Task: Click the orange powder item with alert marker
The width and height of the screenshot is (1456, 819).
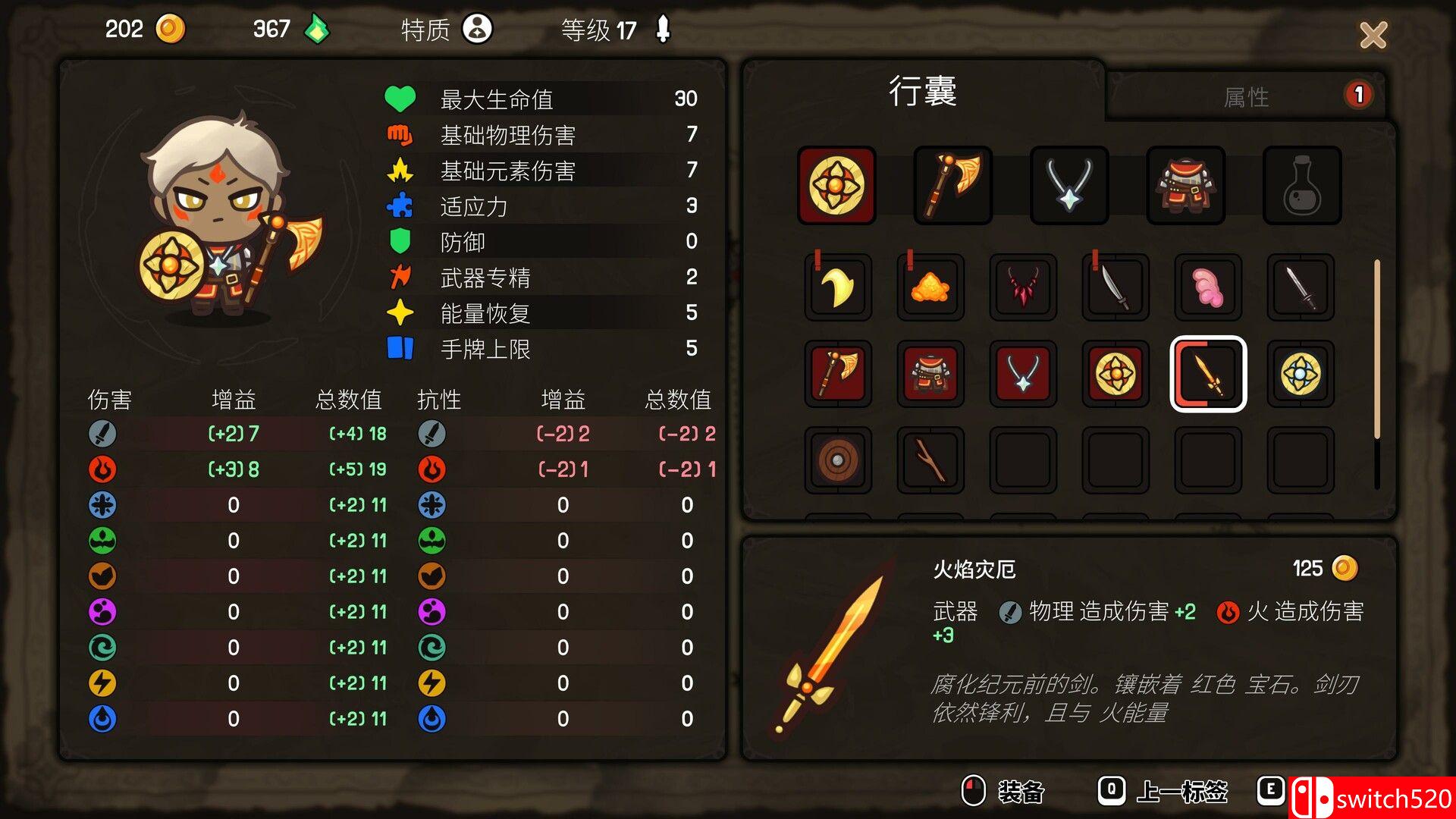Action: [x=930, y=287]
